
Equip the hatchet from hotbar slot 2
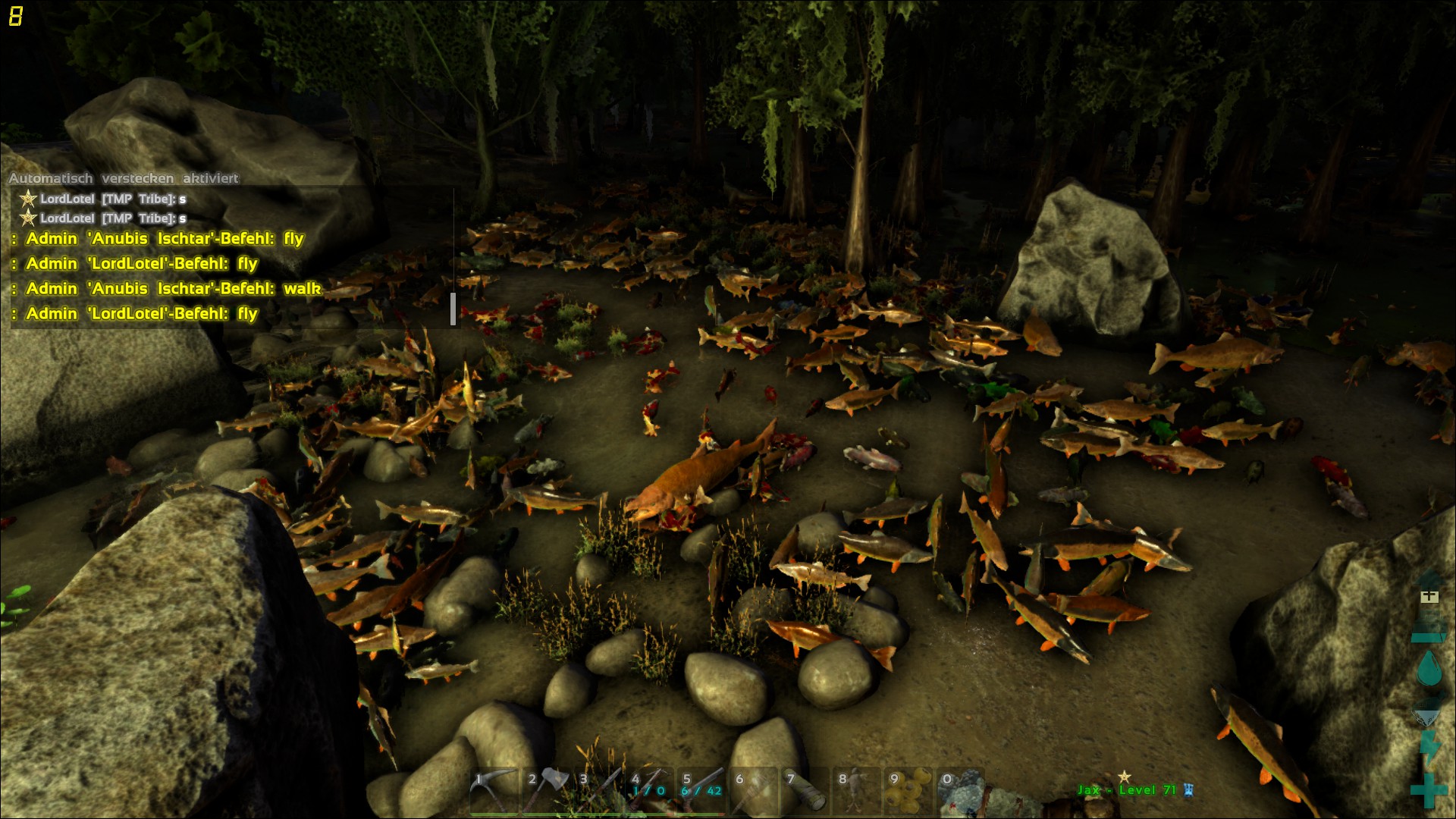click(x=546, y=791)
